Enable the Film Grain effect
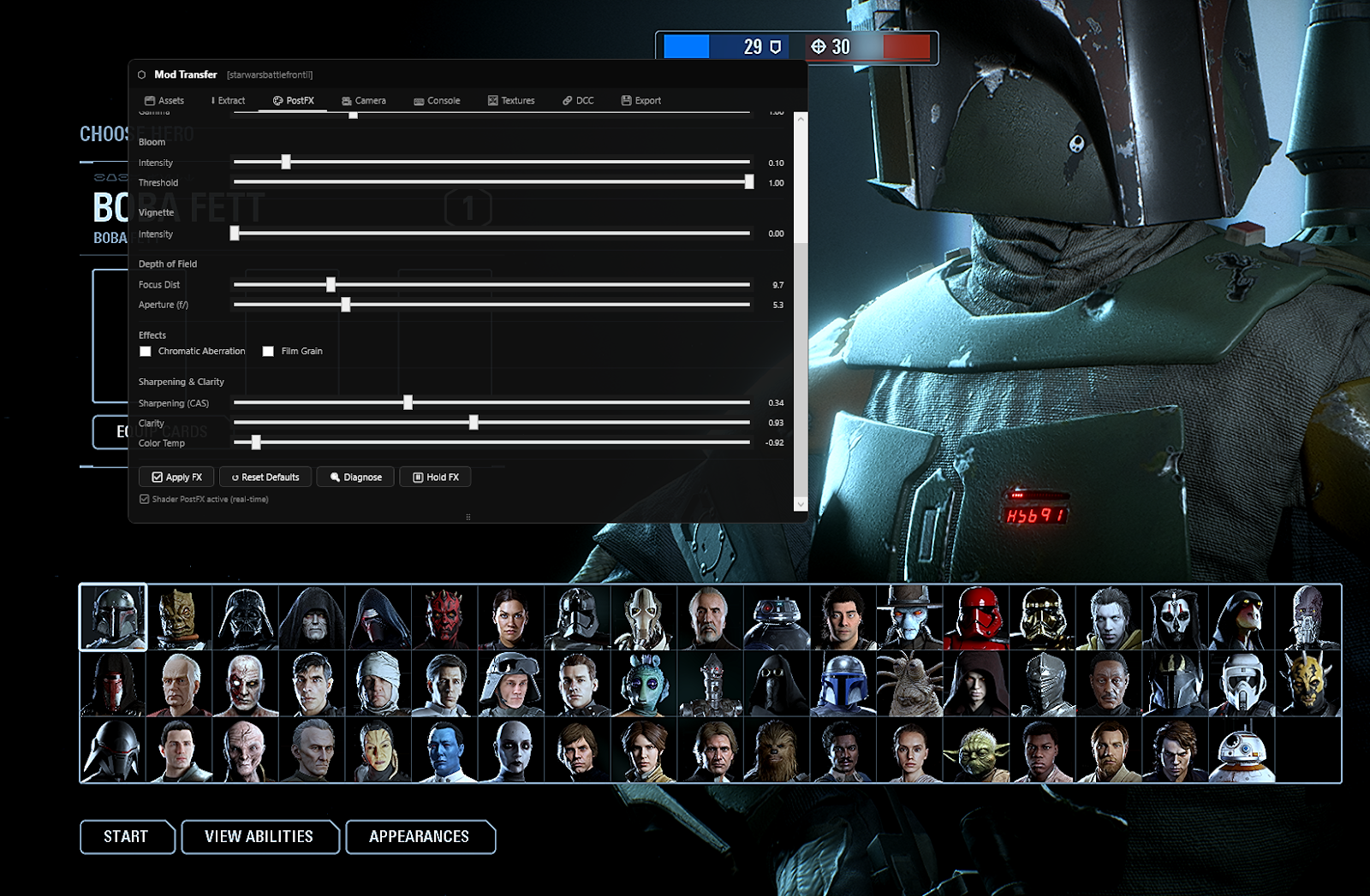Image resolution: width=1370 pixels, height=896 pixels. 268,351
